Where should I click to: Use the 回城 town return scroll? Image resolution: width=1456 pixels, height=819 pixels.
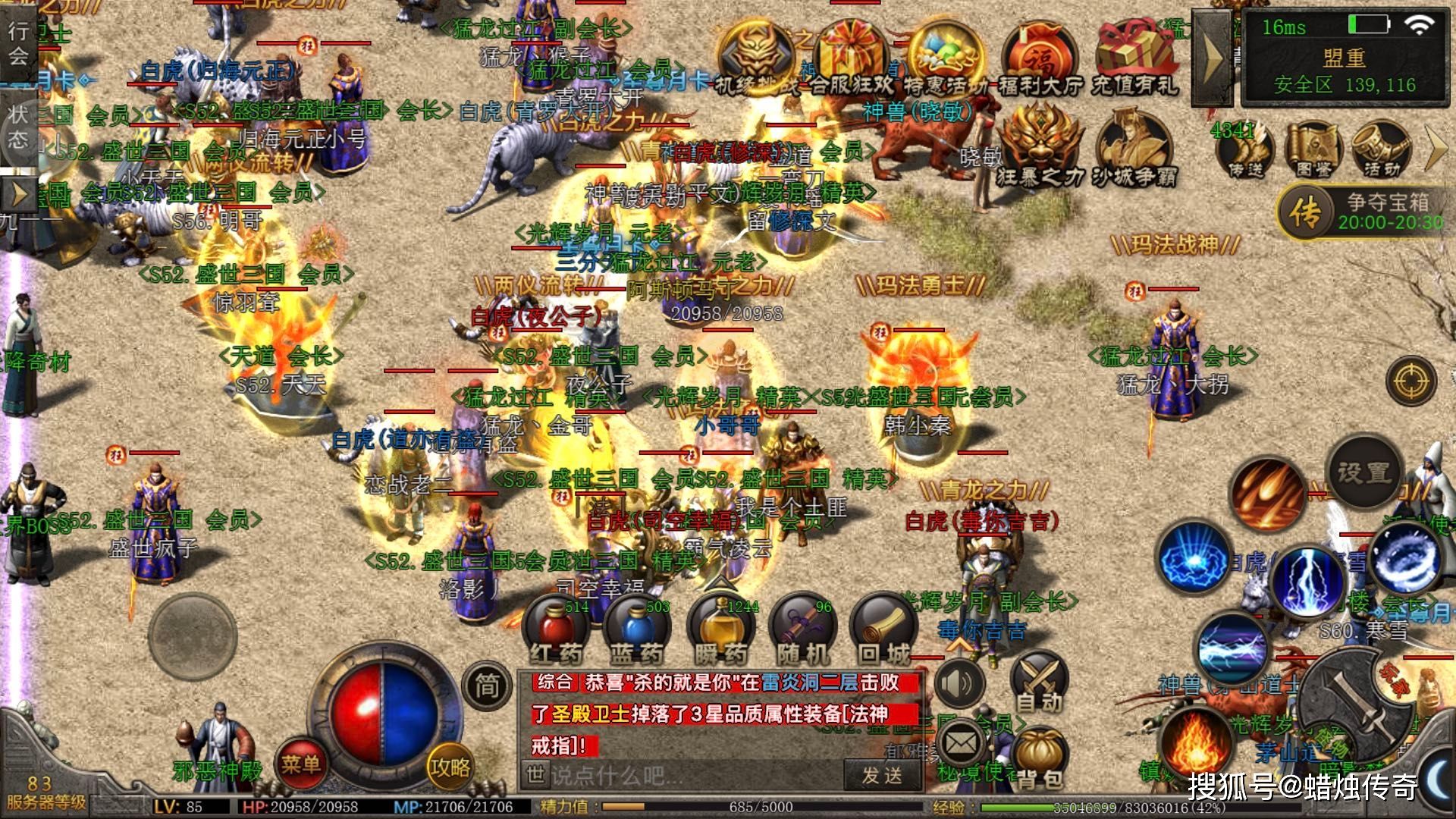click(883, 630)
